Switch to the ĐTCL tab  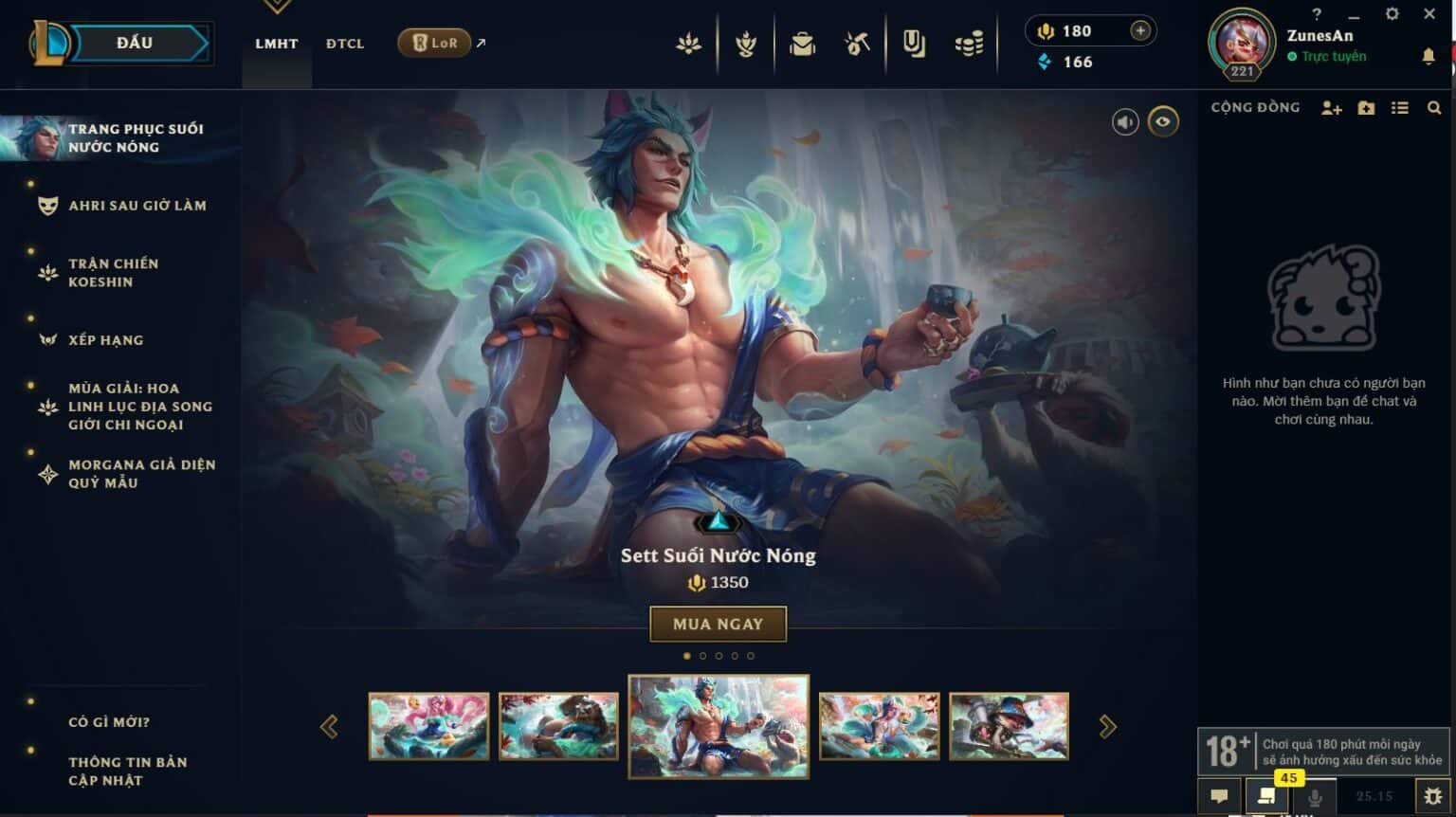pyautogui.click(x=344, y=44)
